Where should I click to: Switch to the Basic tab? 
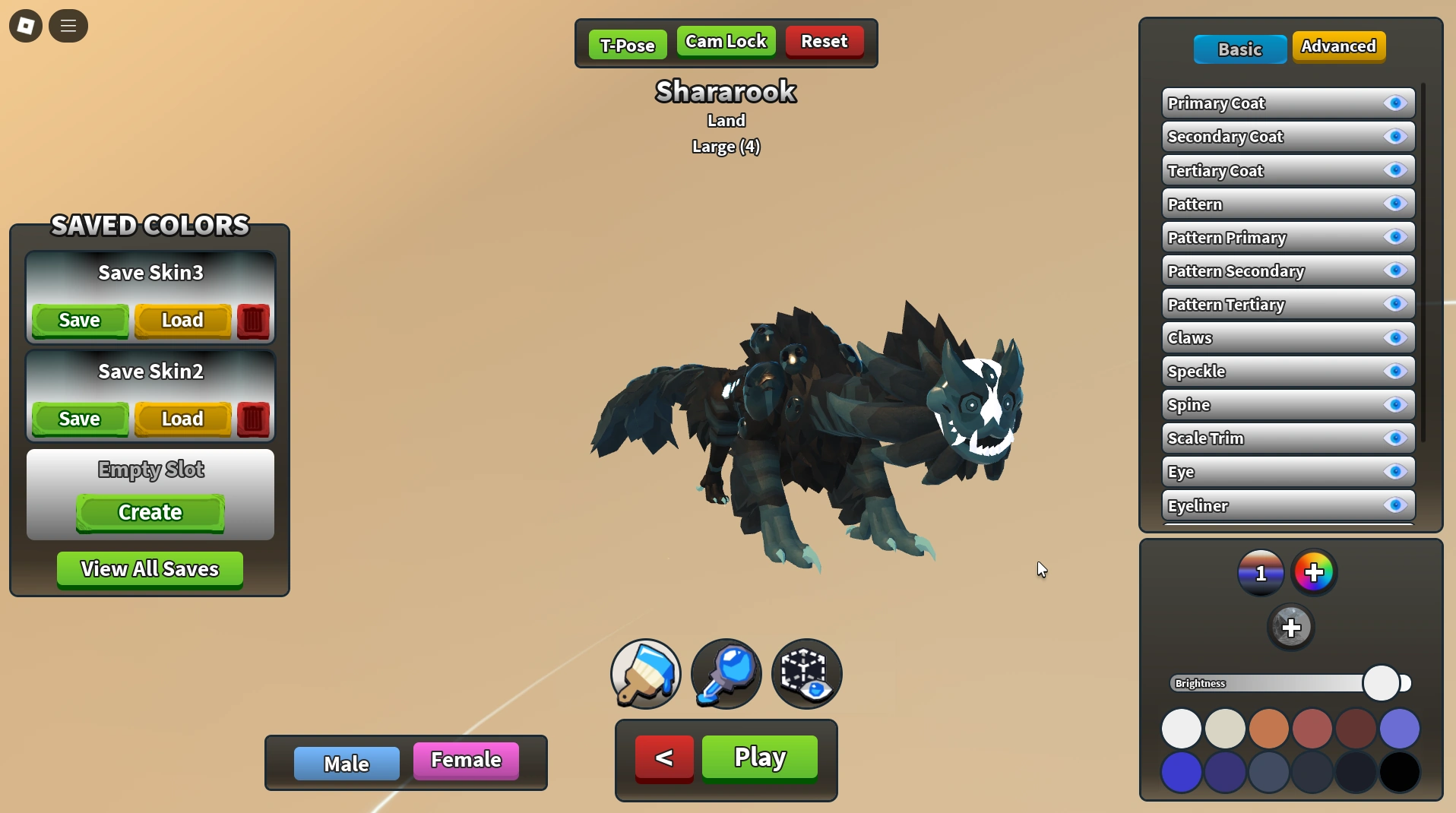[1239, 49]
